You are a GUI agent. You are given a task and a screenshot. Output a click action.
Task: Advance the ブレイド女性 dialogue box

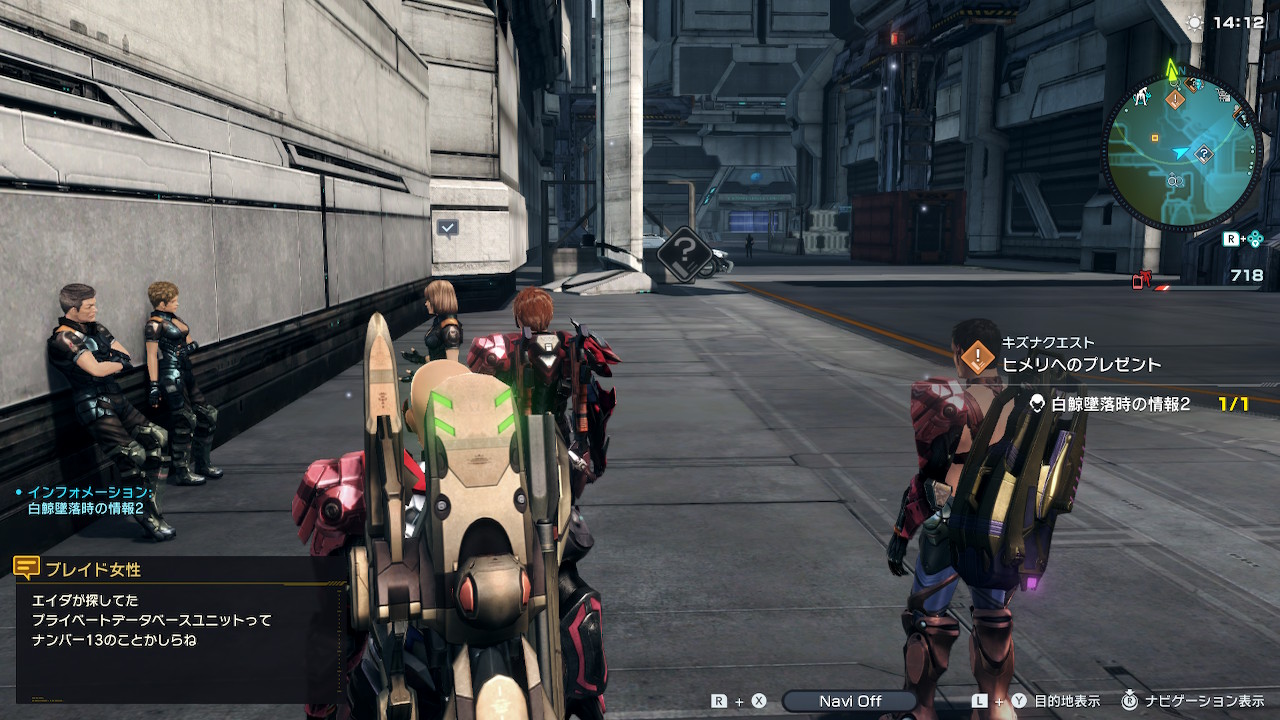180,630
